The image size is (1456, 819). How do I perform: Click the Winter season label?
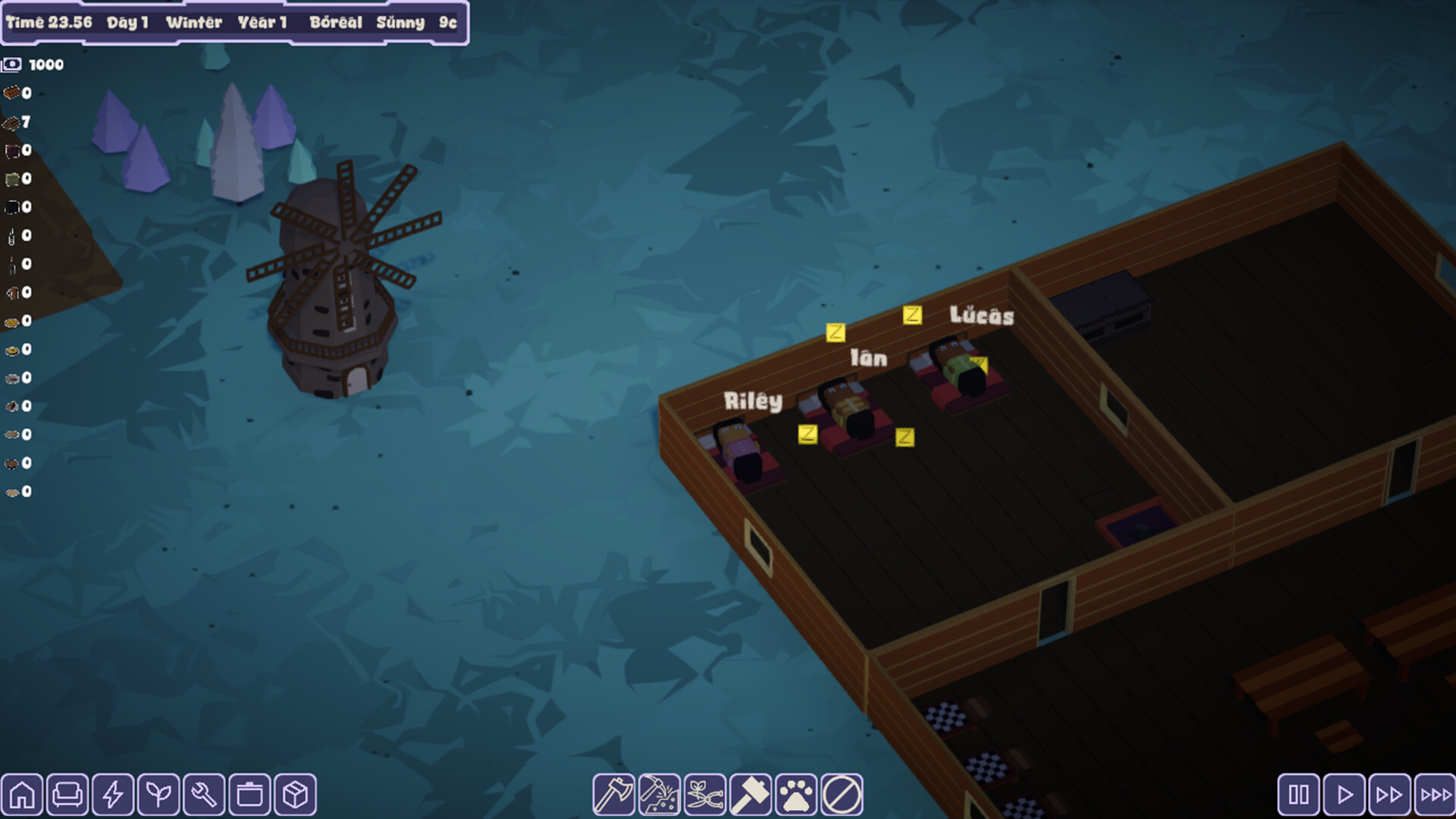[x=196, y=22]
